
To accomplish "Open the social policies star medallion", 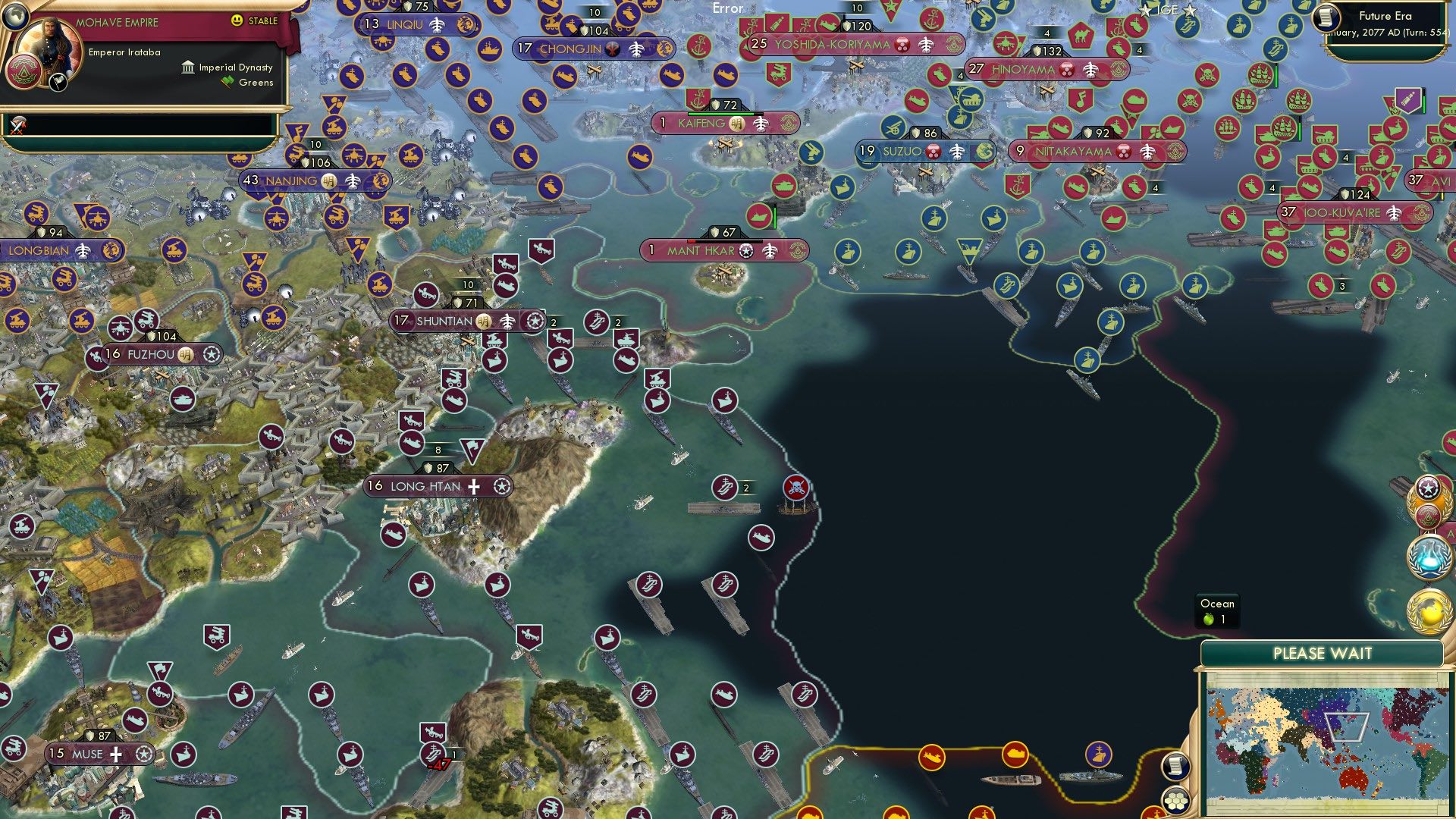I will click(x=1429, y=488).
